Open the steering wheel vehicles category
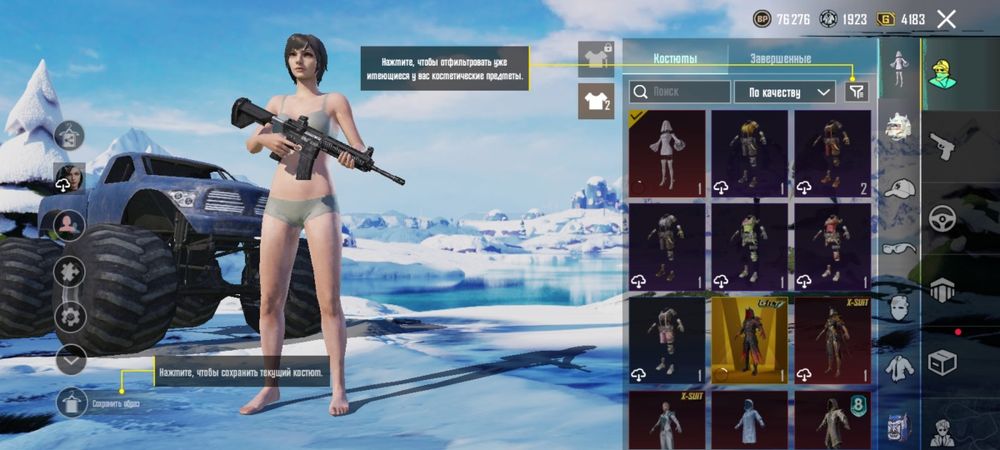Screen dimensions: 1000x450 (942, 218)
